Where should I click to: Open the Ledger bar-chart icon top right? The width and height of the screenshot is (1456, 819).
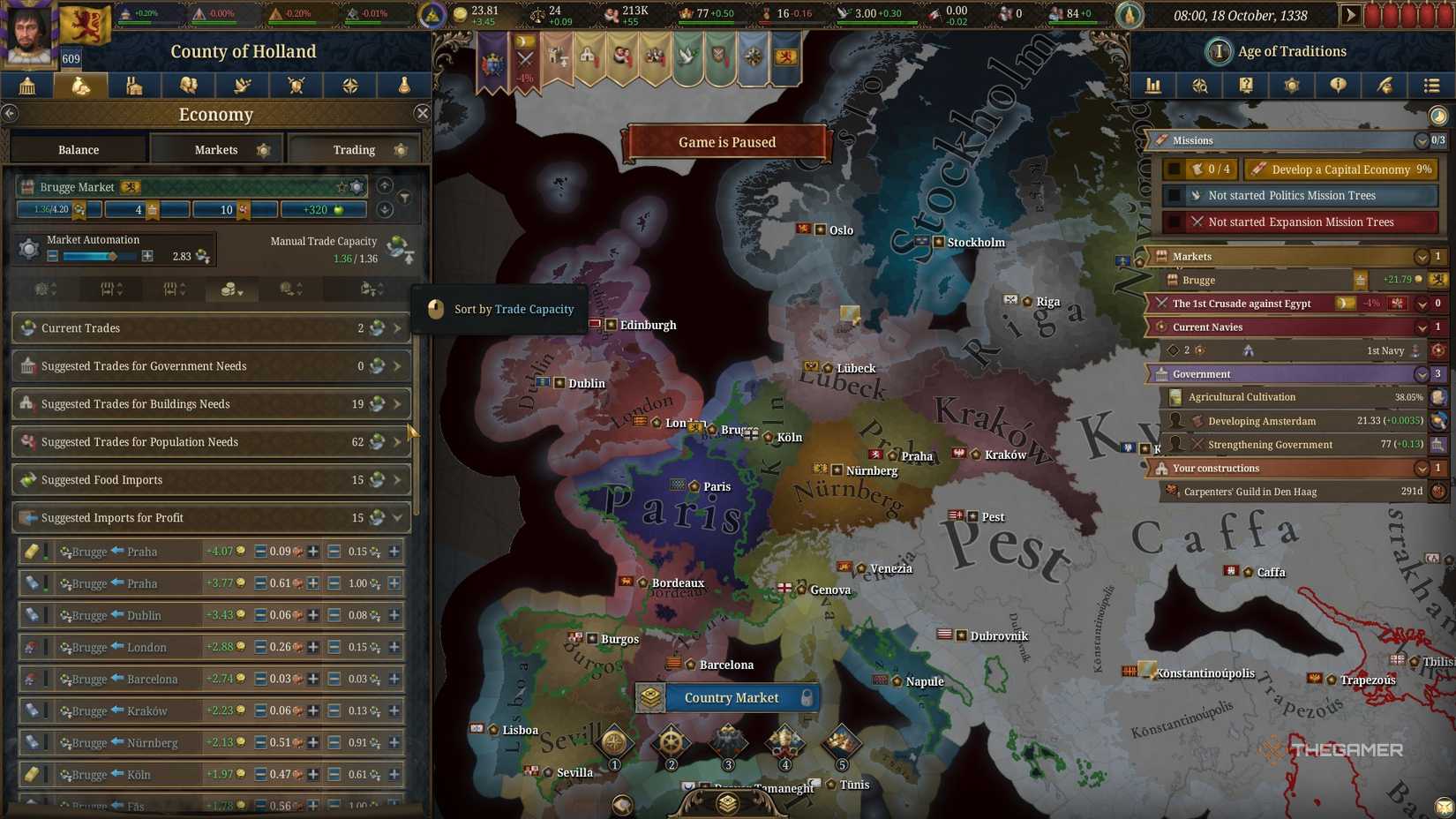[1152, 85]
